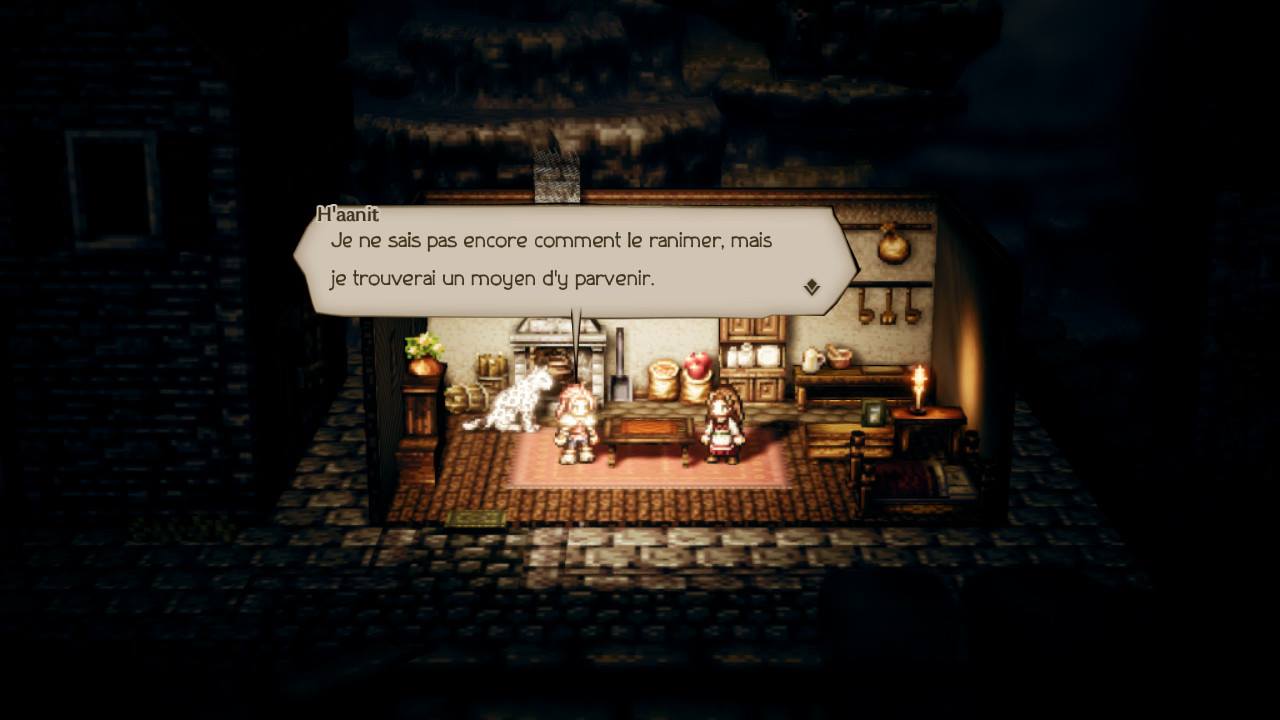
Task: Click the red apple on the table
Action: (x=697, y=366)
